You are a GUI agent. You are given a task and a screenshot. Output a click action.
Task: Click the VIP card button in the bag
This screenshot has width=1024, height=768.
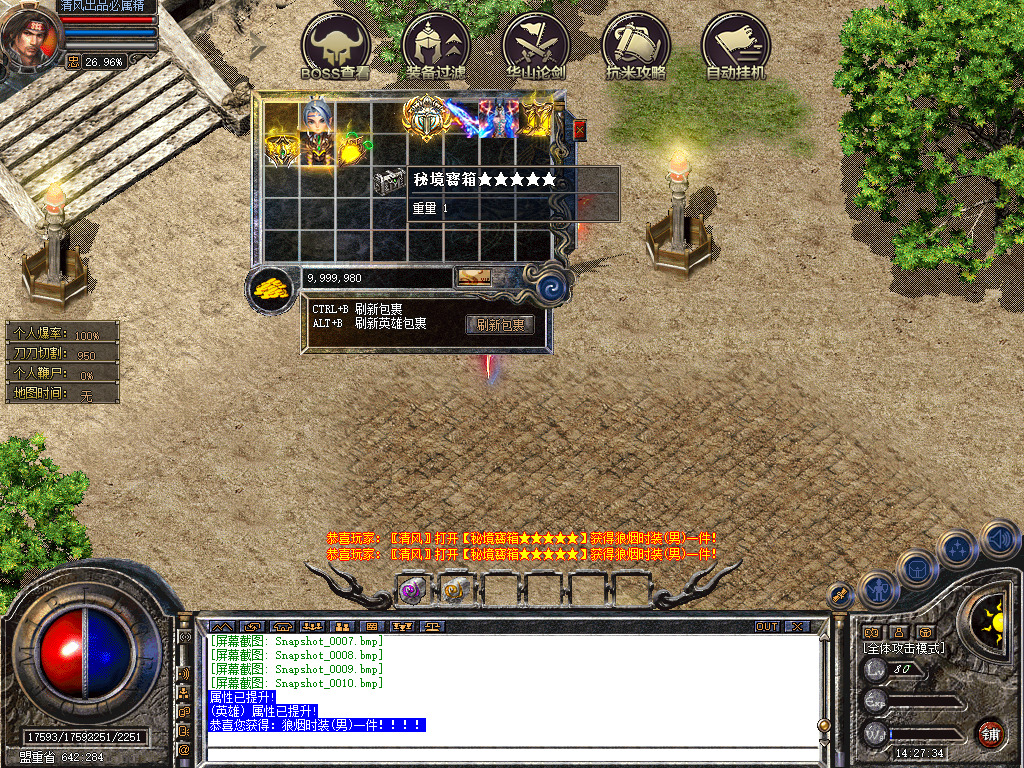click(473, 278)
